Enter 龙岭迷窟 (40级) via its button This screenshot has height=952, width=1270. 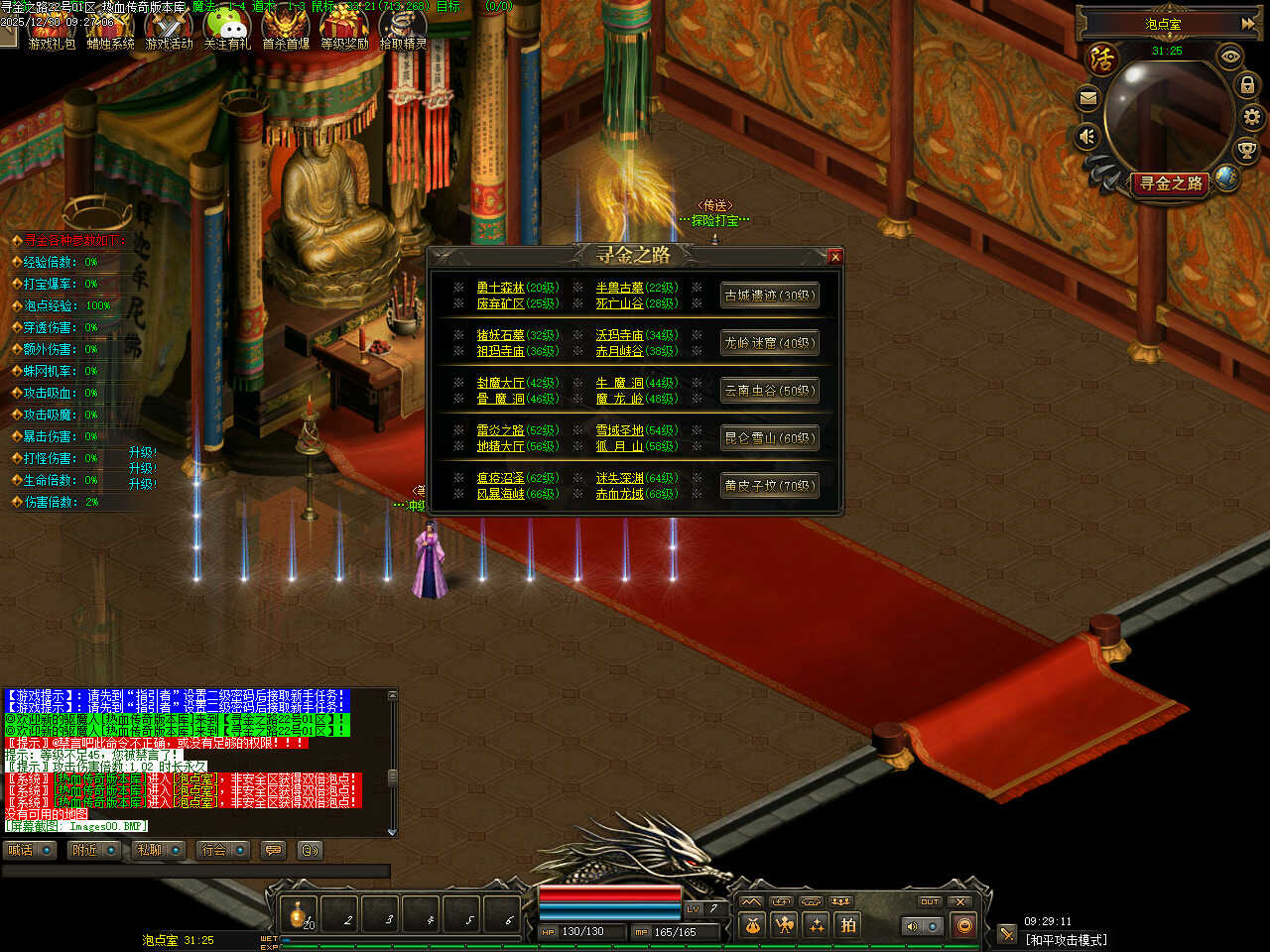[x=769, y=343]
